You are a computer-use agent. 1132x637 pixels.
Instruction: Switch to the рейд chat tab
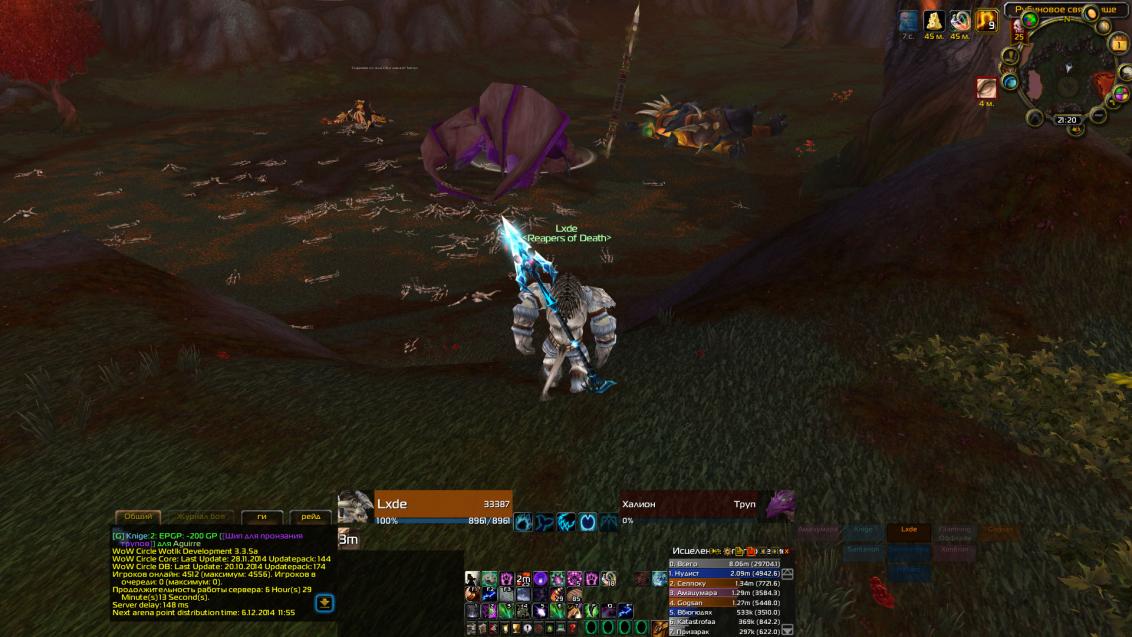pyautogui.click(x=311, y=517)
